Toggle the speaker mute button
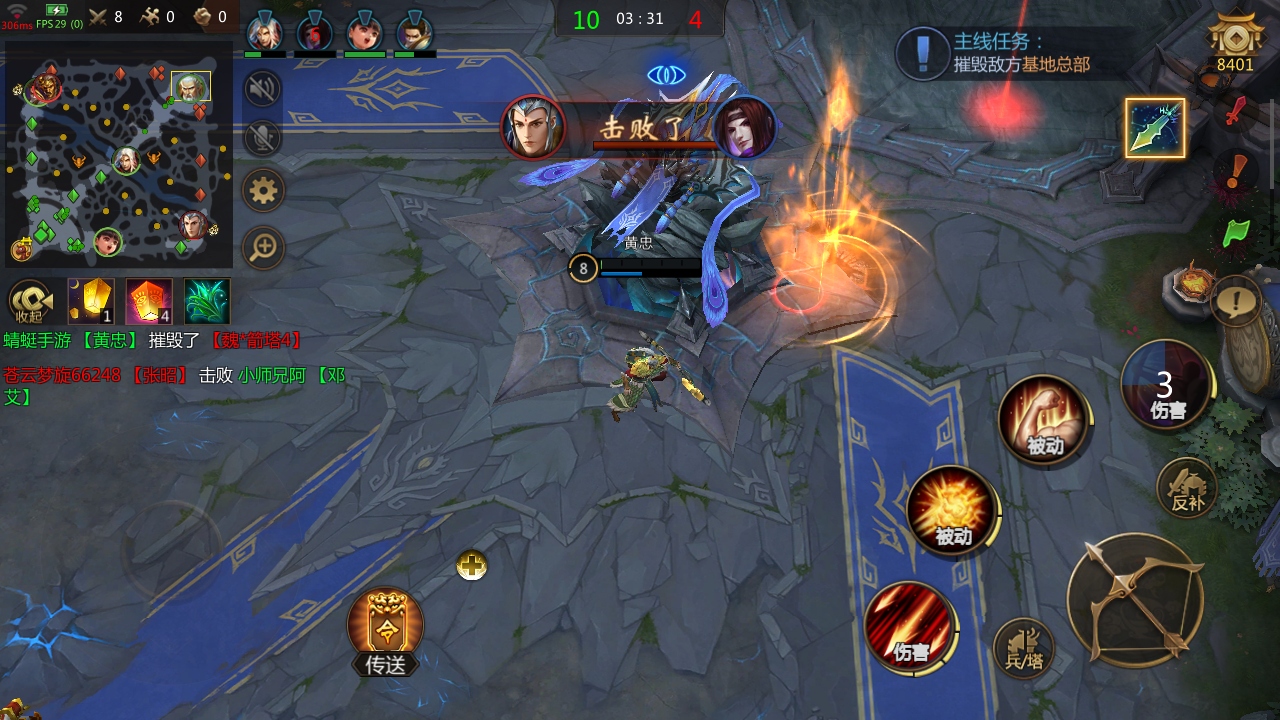The image size is (1280, 720). pos(263,89)
